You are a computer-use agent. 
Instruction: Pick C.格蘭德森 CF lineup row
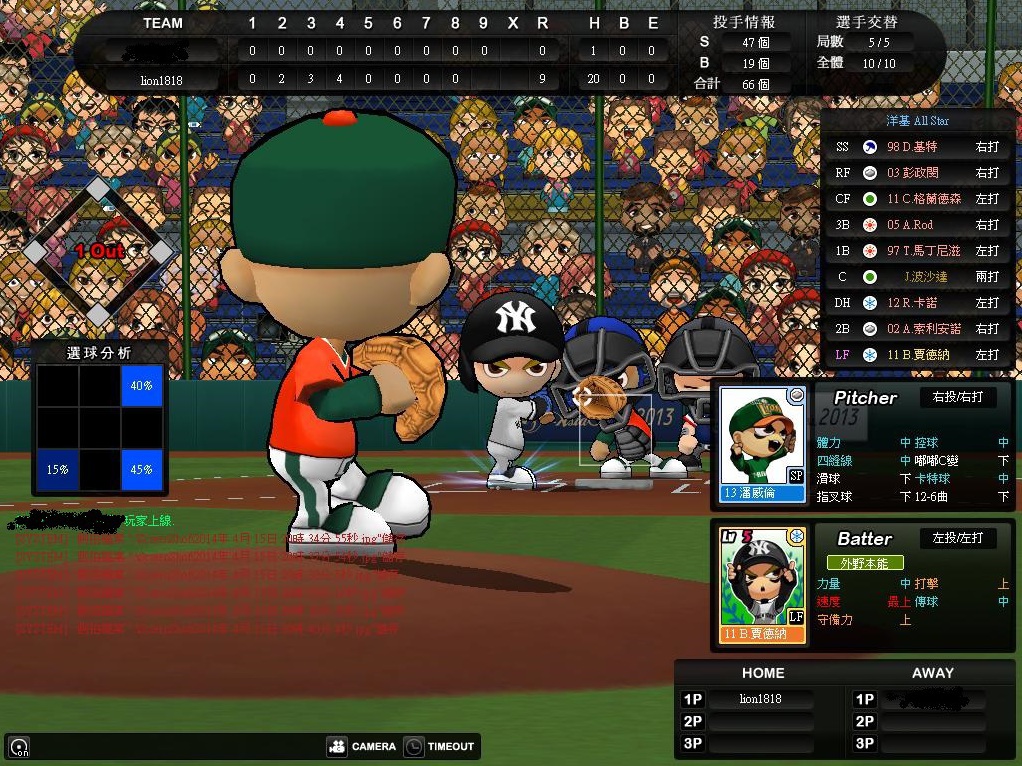pyautogui.click(x=917, y=199)
